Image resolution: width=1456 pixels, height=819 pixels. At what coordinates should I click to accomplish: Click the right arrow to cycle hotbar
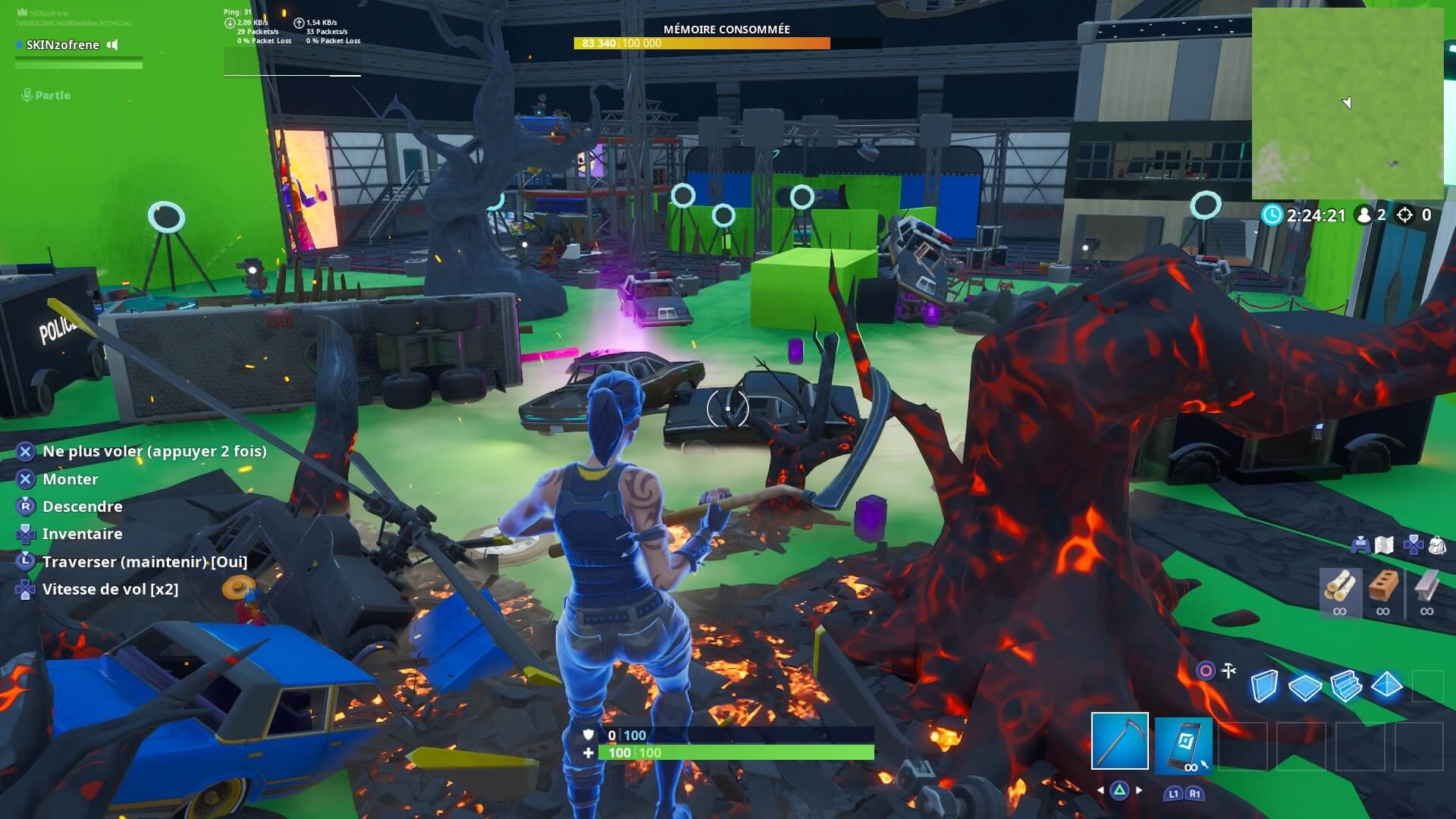pos(1139,790)
